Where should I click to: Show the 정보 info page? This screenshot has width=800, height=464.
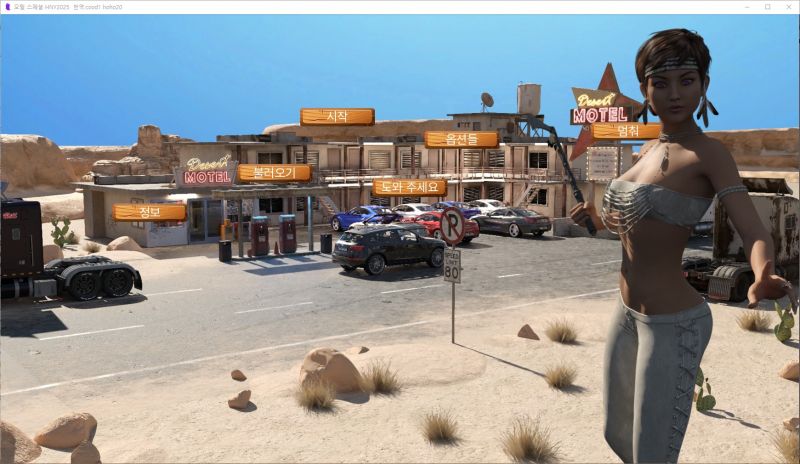point(149,212)
